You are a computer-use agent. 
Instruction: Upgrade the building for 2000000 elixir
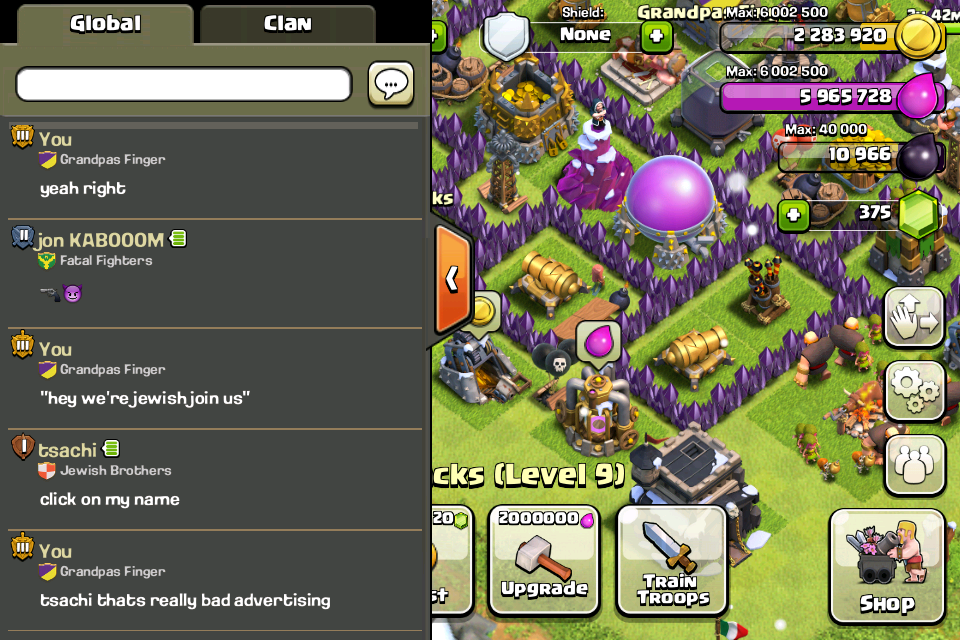[x=544, y=560]
